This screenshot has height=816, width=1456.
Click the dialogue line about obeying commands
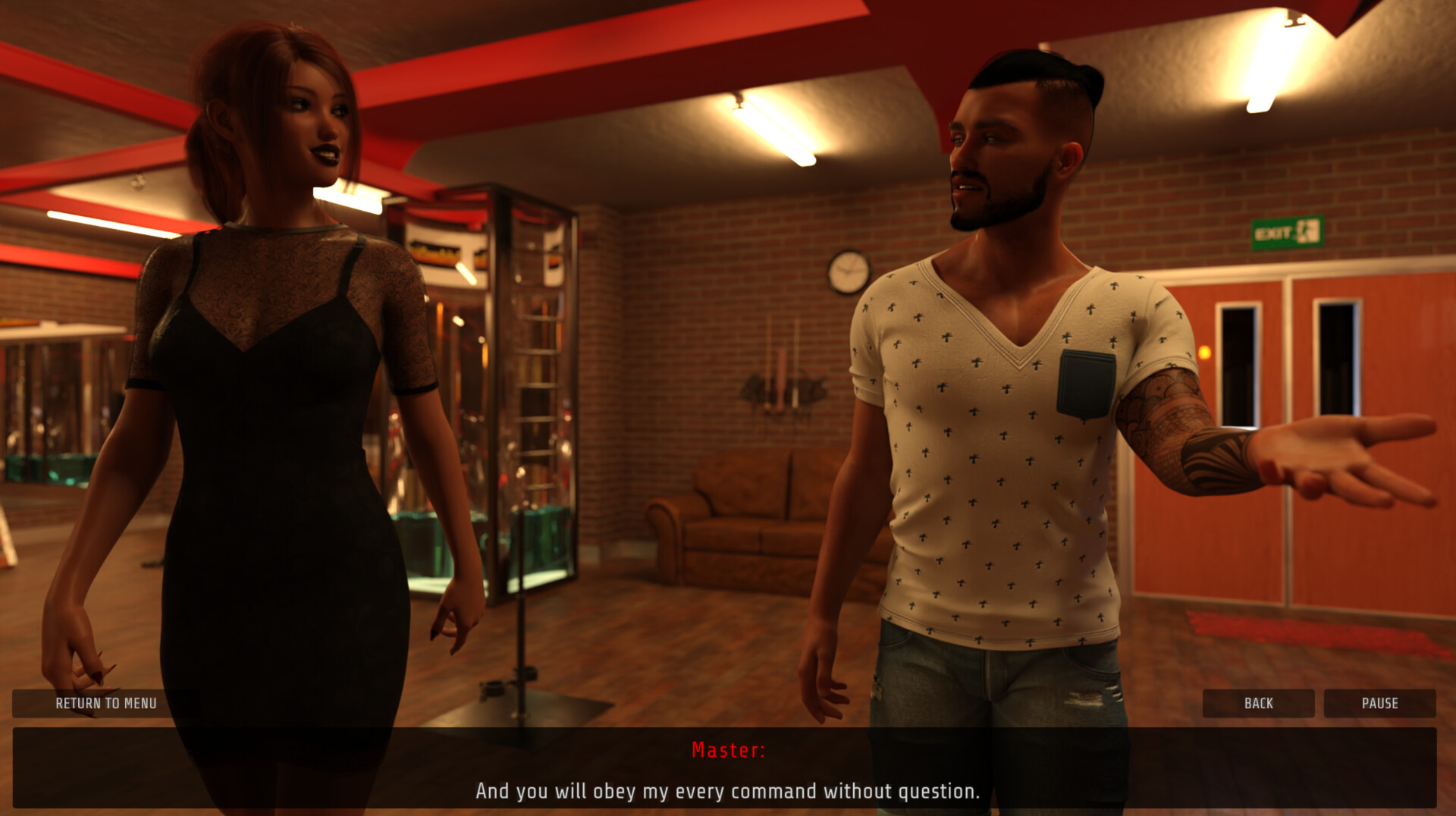726,791
